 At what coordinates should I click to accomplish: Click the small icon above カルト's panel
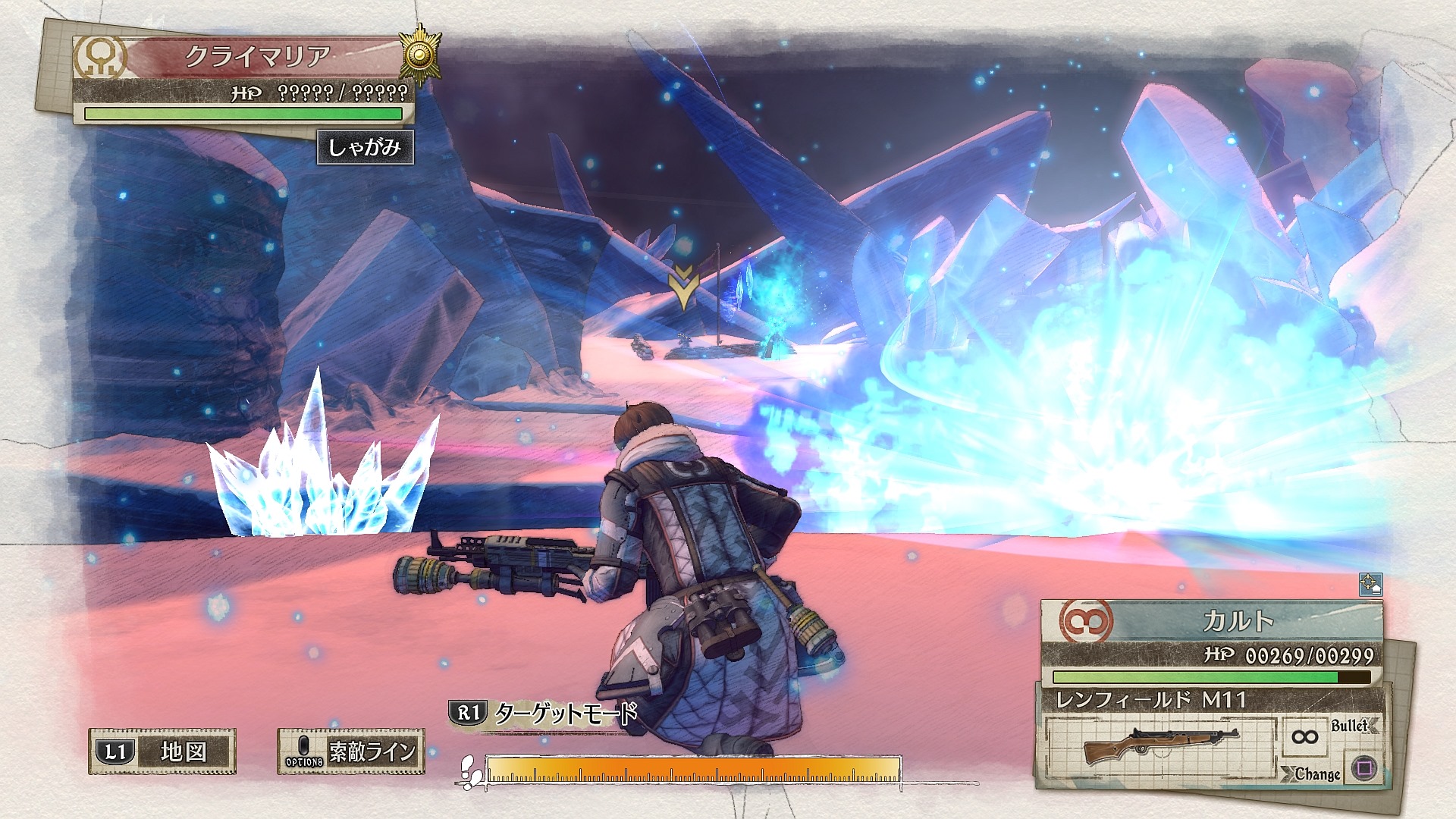[1370, 584]
